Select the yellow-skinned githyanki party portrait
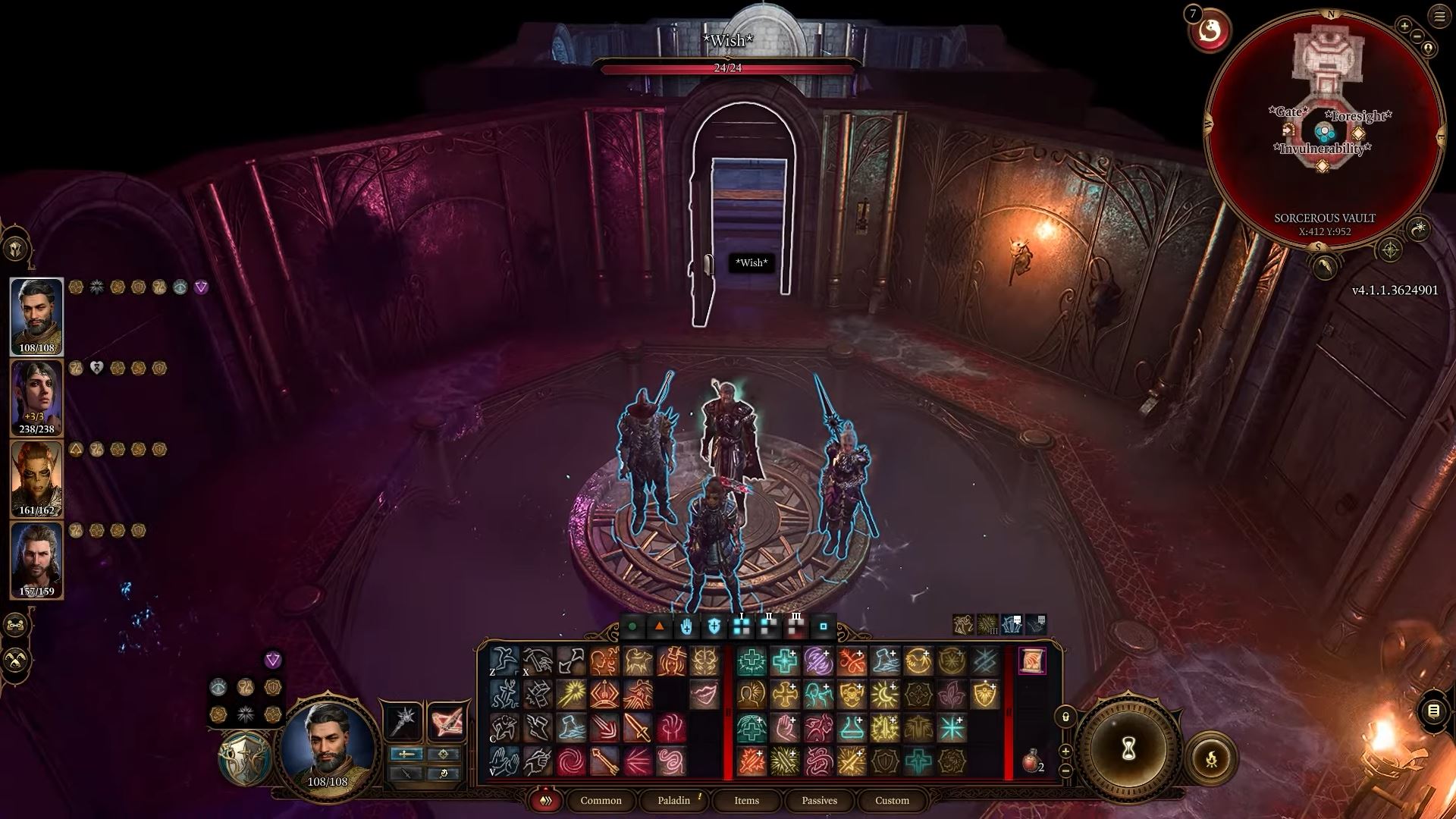The image size is (1456, 819). [36, 479]
